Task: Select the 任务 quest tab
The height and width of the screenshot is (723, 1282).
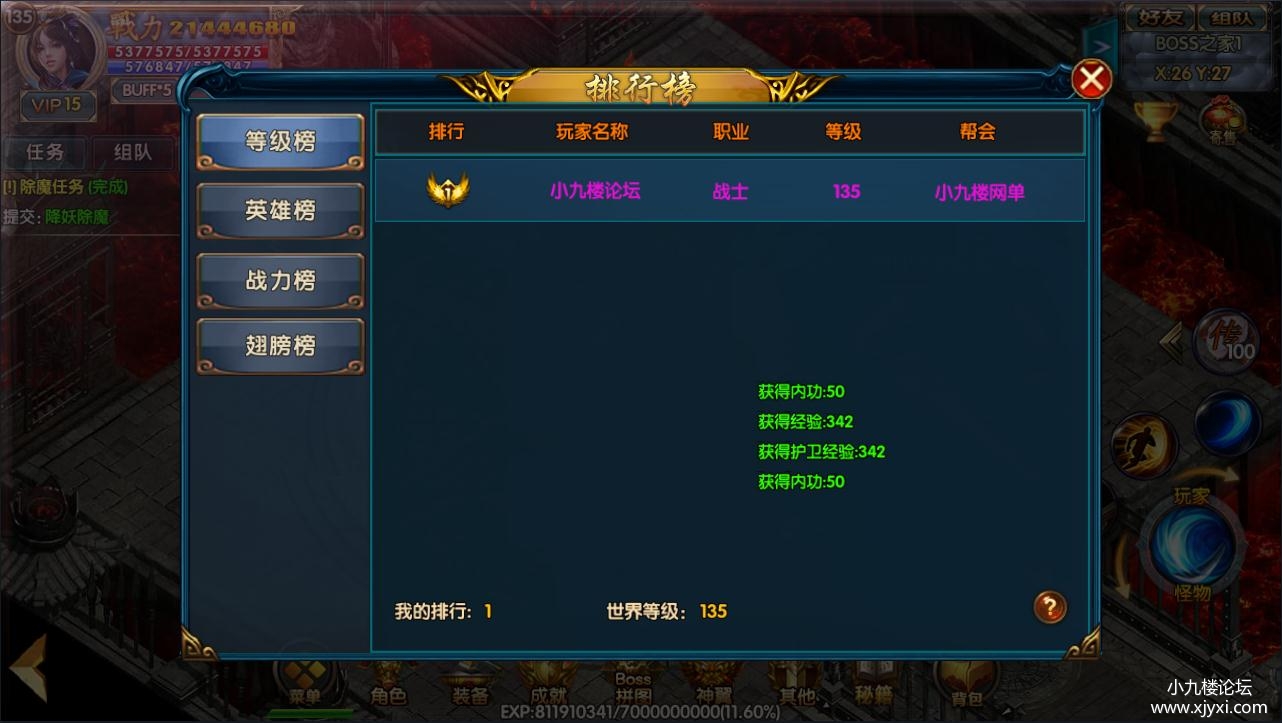Action: 44,152
